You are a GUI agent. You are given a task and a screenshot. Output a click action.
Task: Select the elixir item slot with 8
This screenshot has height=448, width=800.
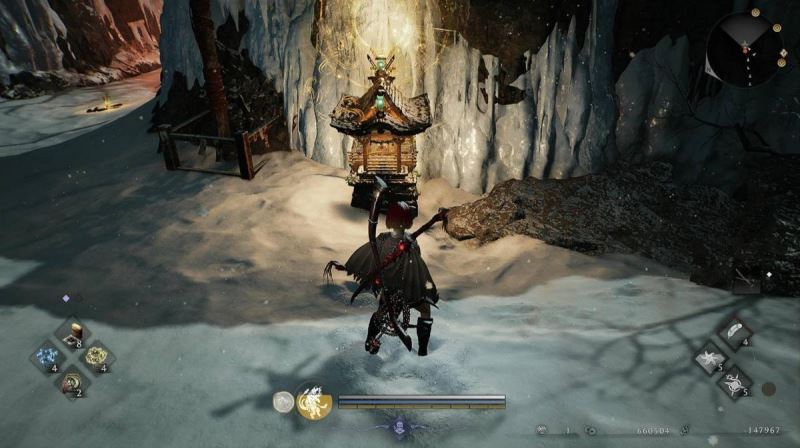click(71, 334)
